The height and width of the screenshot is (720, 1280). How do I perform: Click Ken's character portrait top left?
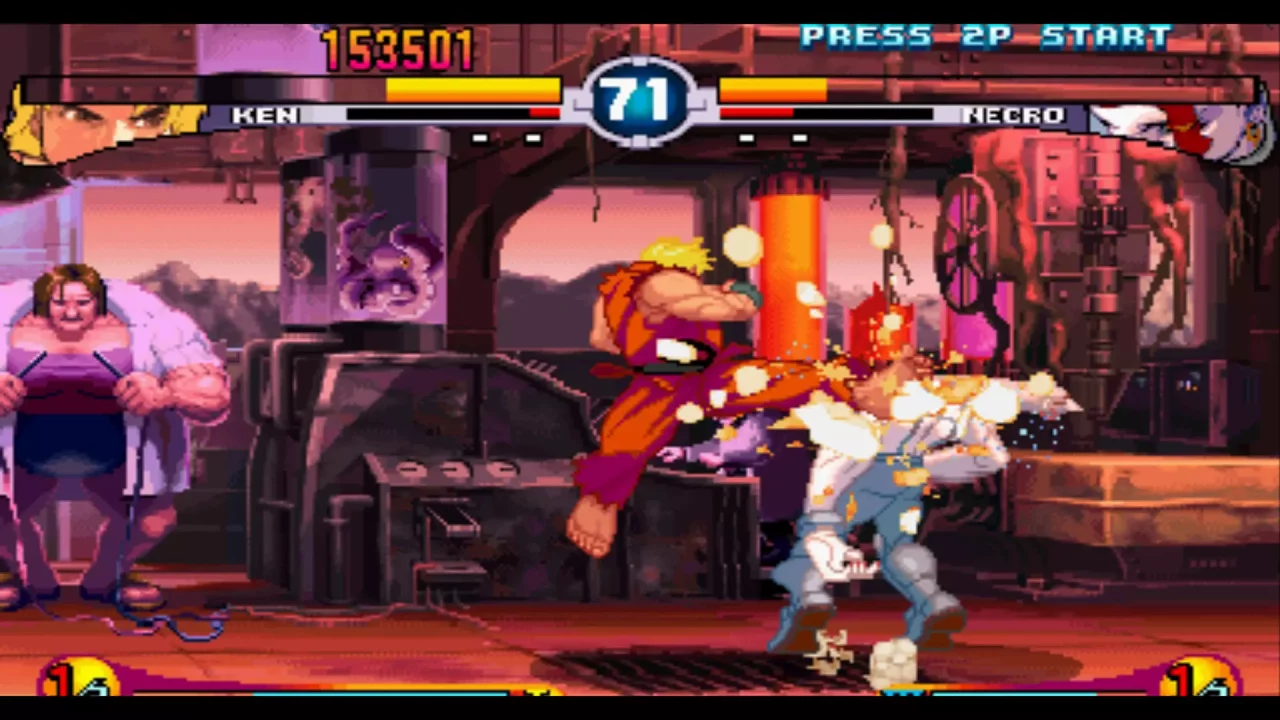click(90, 120)
